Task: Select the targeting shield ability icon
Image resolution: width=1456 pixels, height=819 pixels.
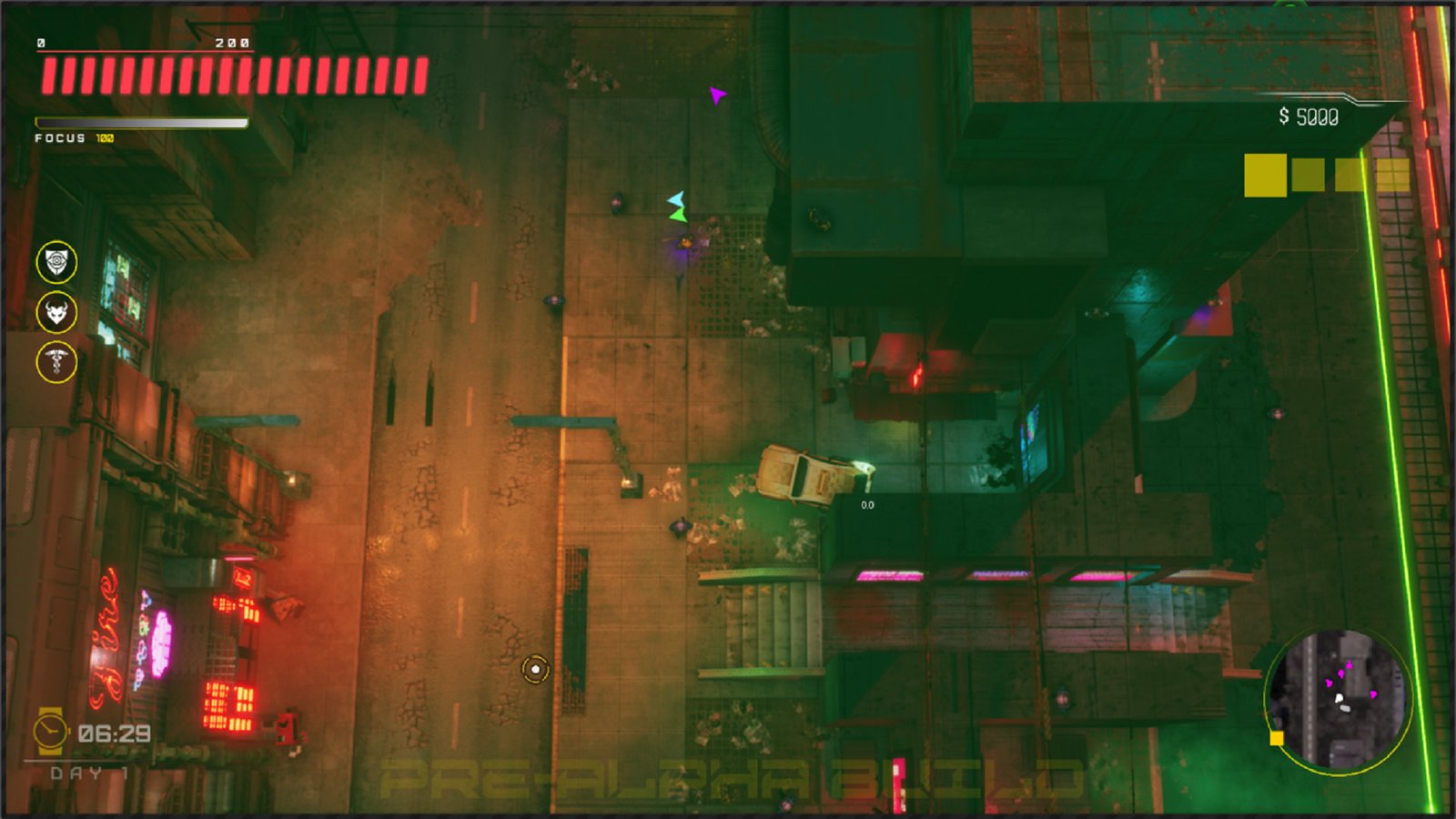Action: pyautogui.click(x=56, y=262)
